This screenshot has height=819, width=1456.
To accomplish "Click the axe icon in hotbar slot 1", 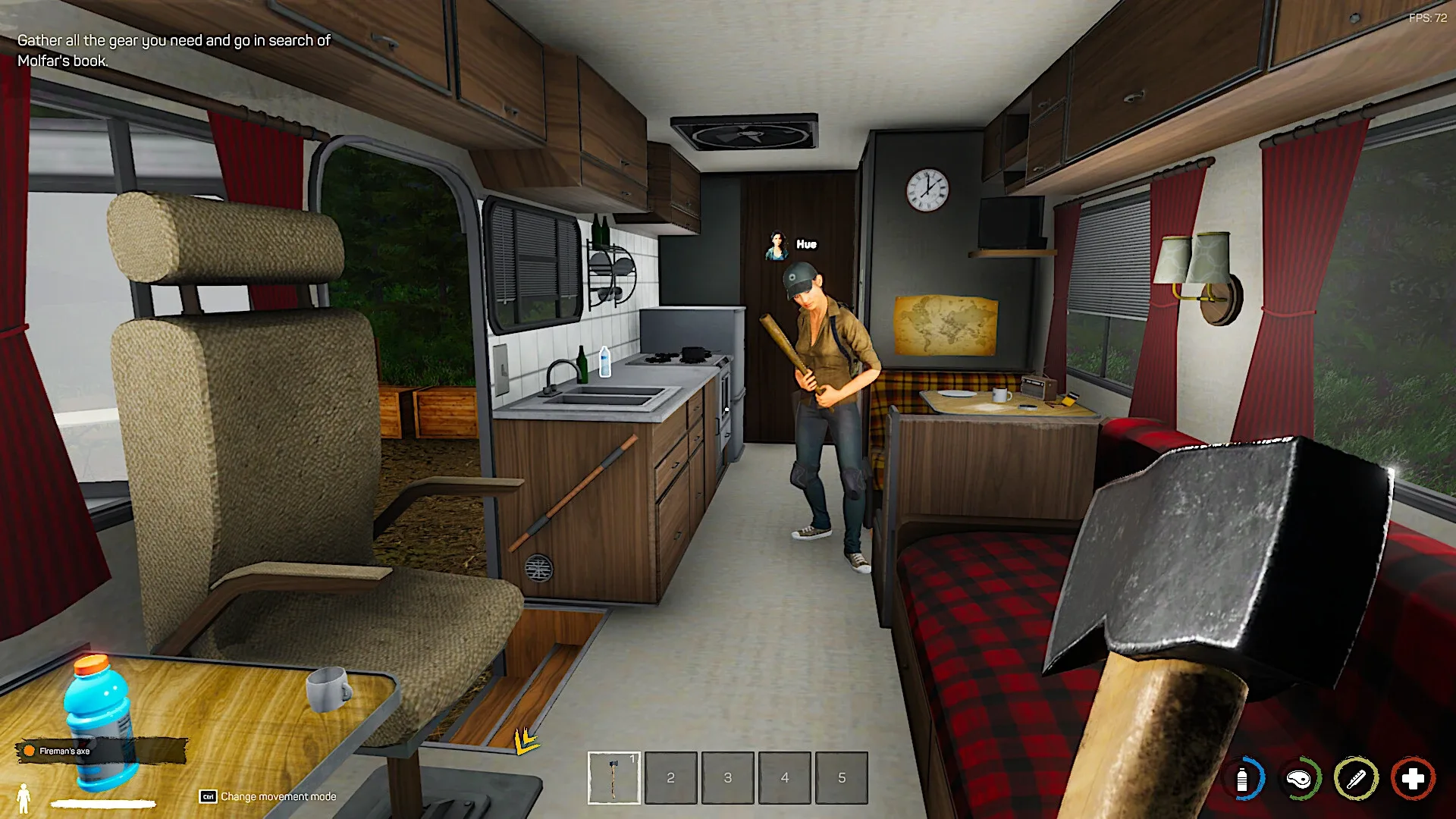I will (613, 779).
